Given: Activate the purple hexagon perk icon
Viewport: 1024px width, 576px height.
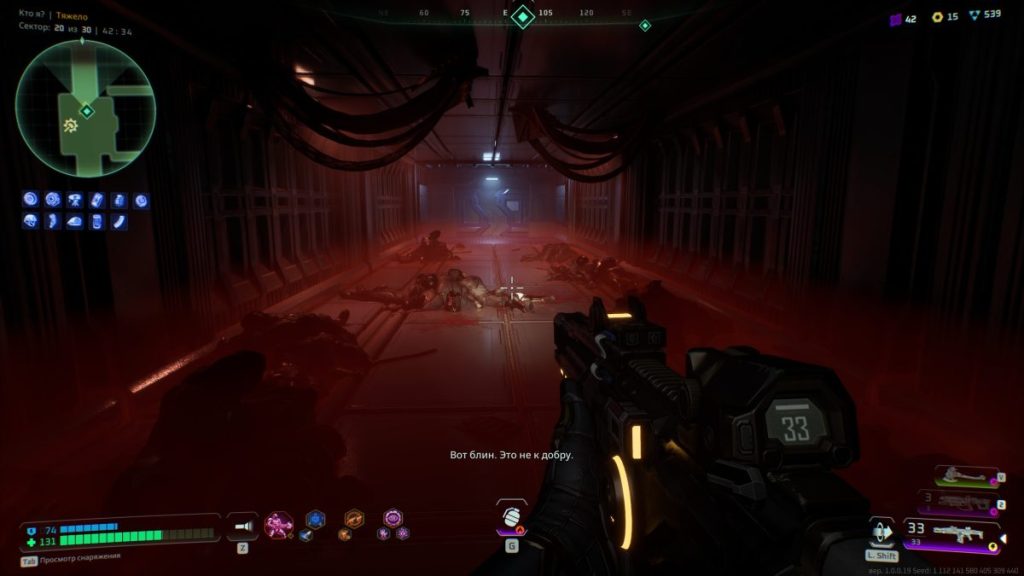Looking at the screenshot, I should (x=393, y=517).
